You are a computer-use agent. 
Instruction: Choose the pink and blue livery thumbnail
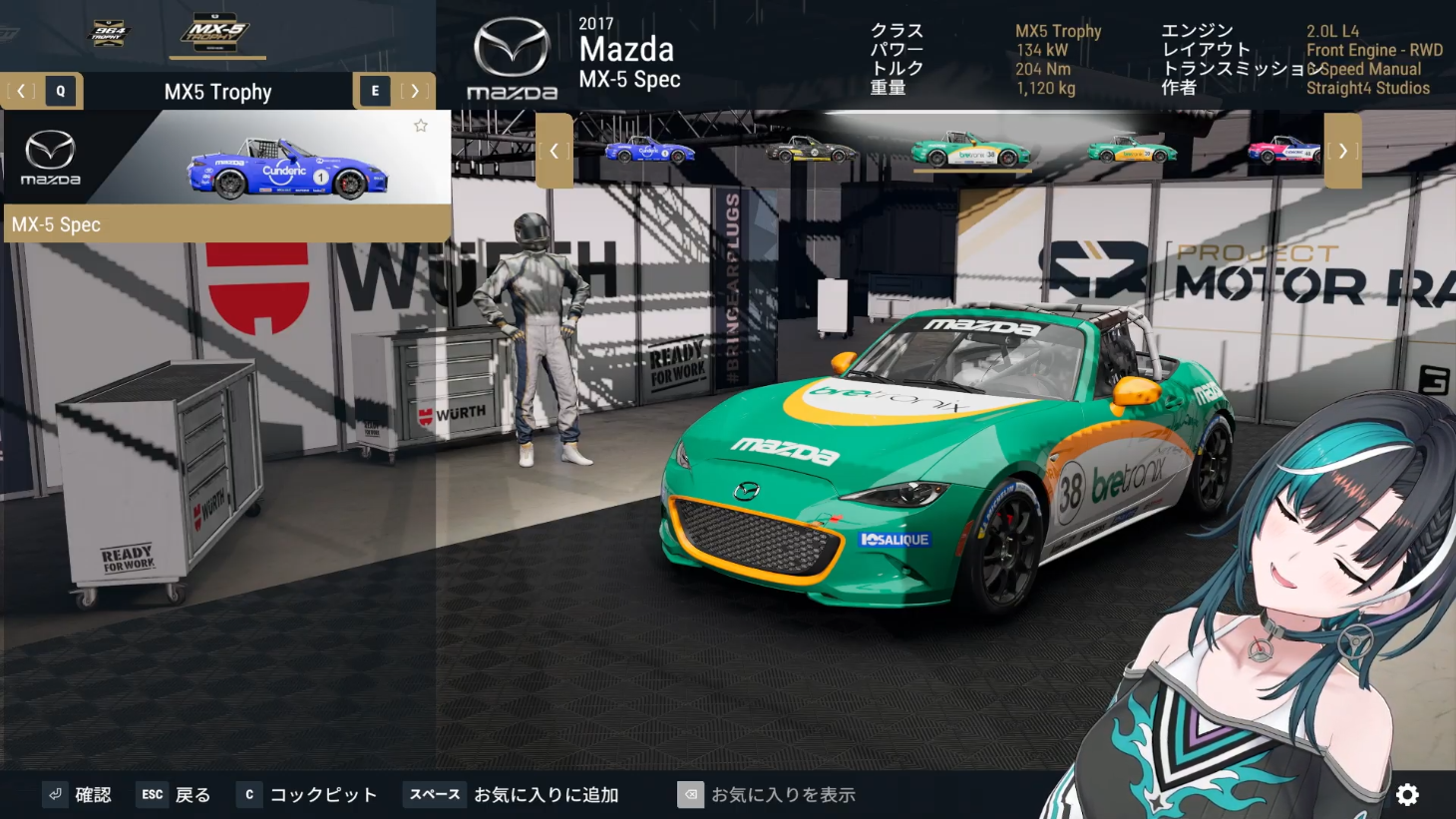click(x=1284, y=151)
